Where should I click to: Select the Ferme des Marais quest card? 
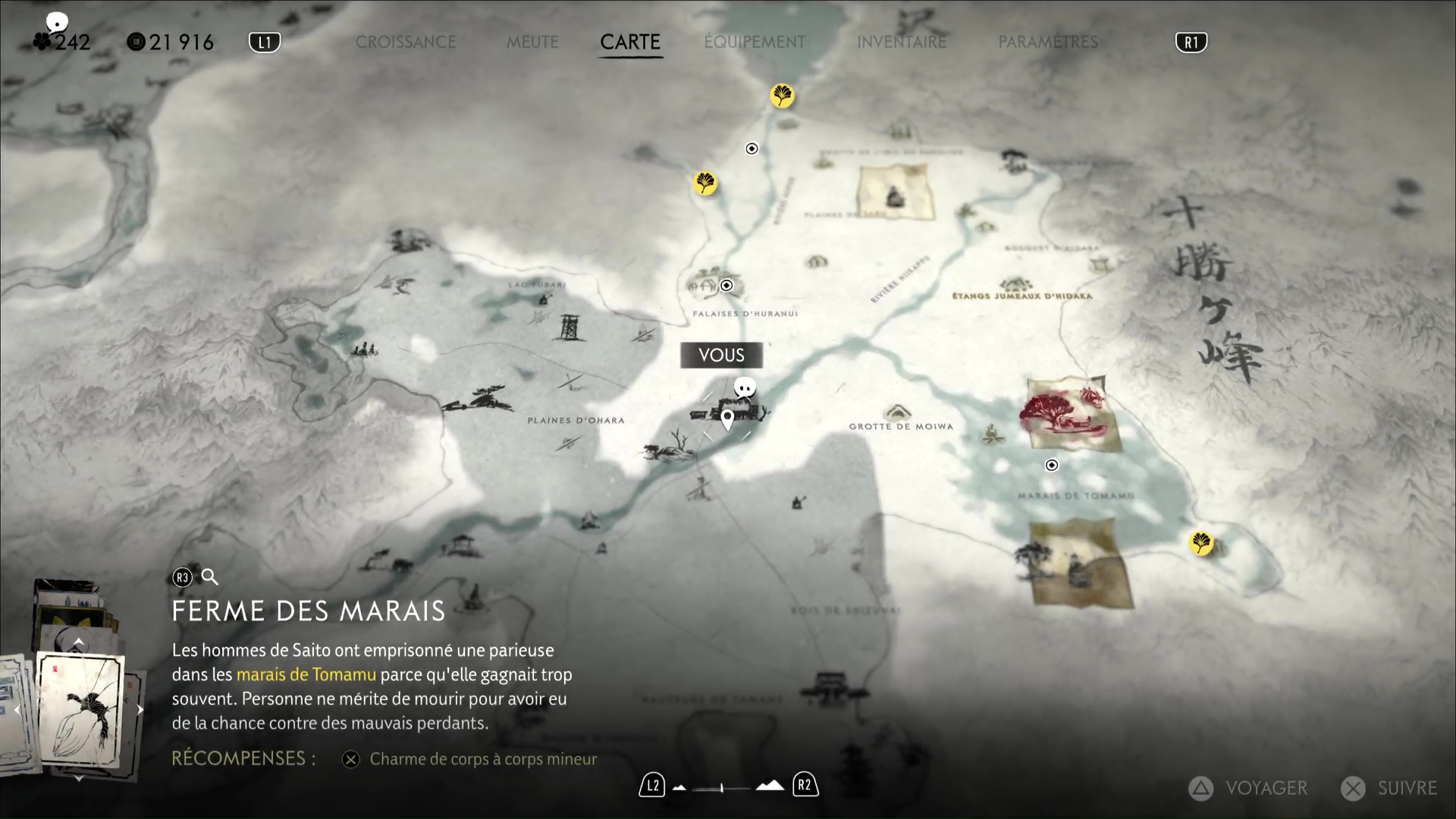pos(80,709)
